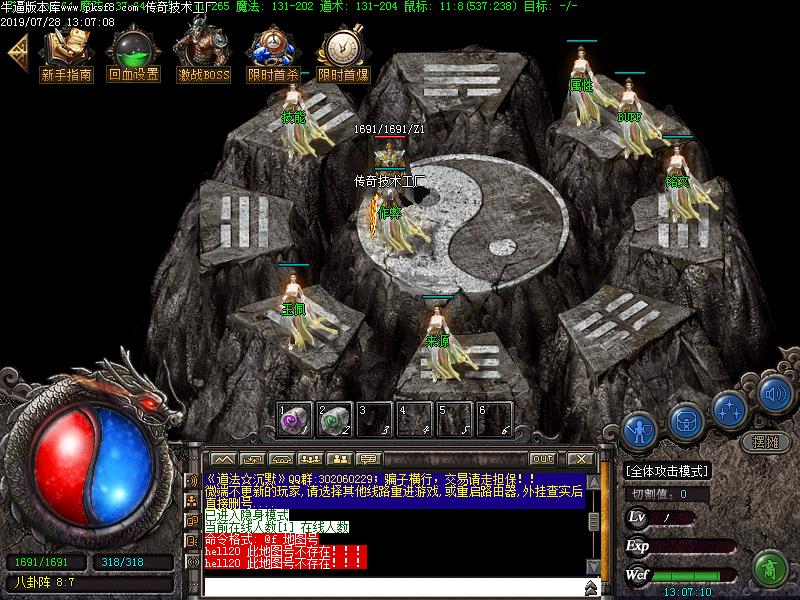
Task: Open the character panel with warrior icon
Action: click(639, 430)
